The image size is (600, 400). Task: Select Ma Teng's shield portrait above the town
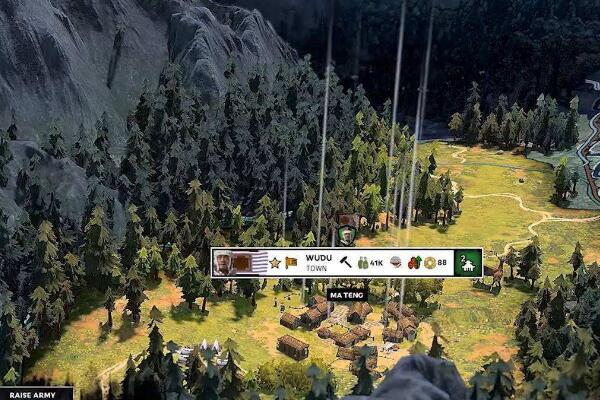(346, 234)
